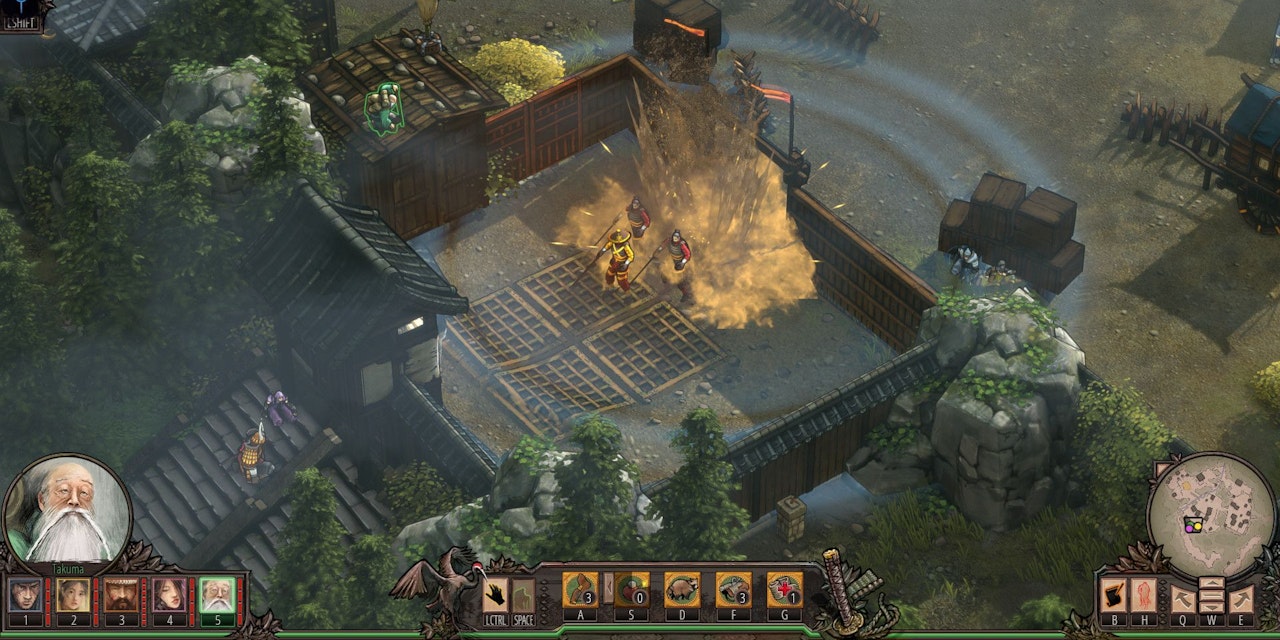Click the zoom-in arrow under the minimap
1280x640 pixels.
[1211, 584]
